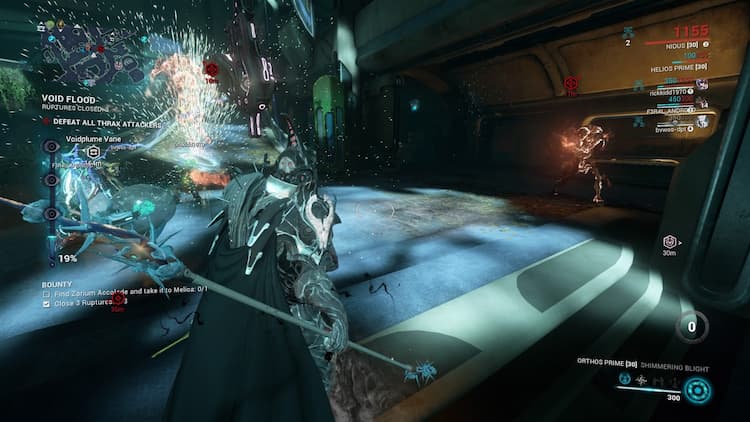The width and height of the screenshot is (750, 422).
Task: Activate the first small ability icon
Action: click(x=624, y=379)
